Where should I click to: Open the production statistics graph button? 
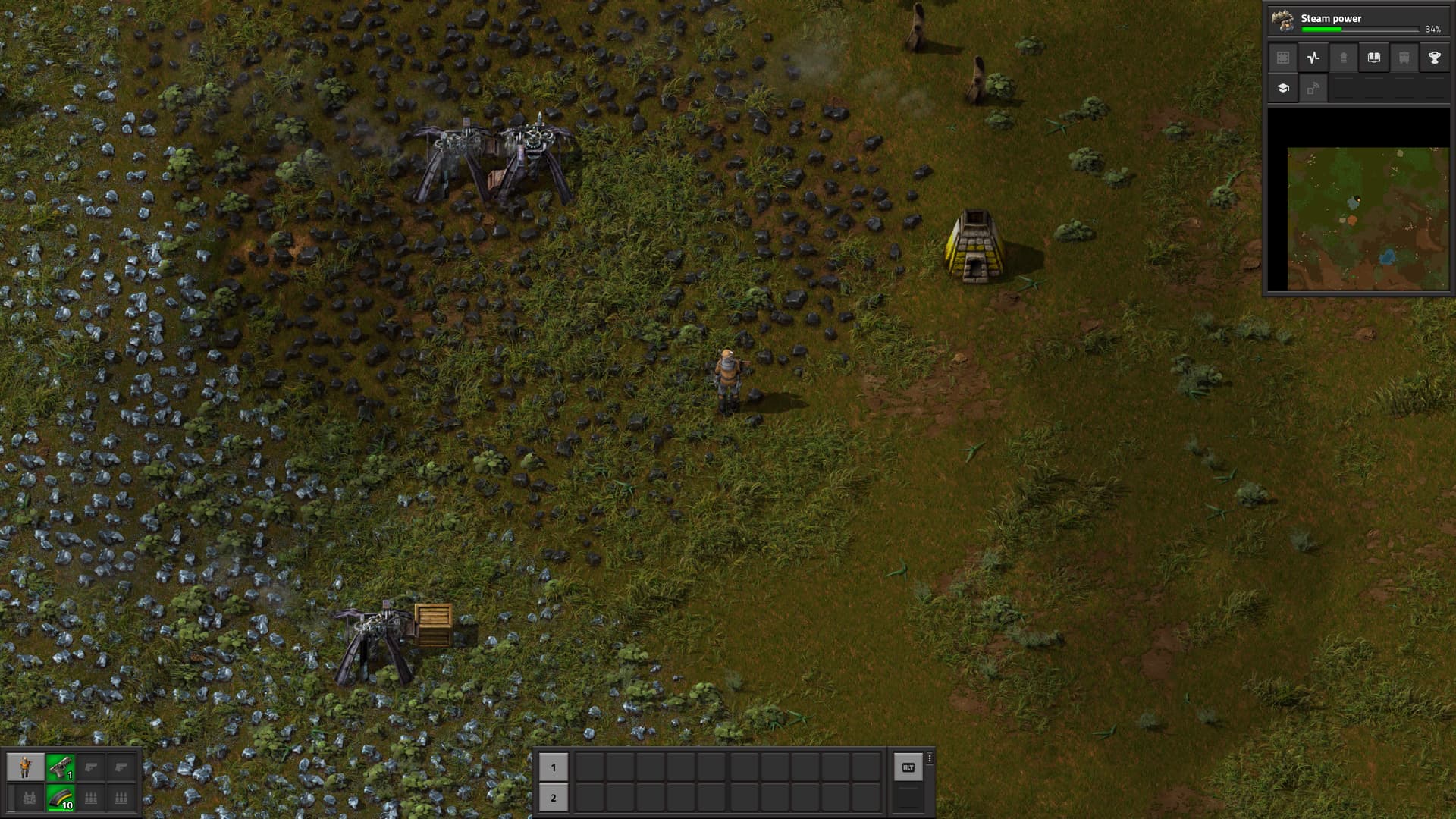(1313, 58)
